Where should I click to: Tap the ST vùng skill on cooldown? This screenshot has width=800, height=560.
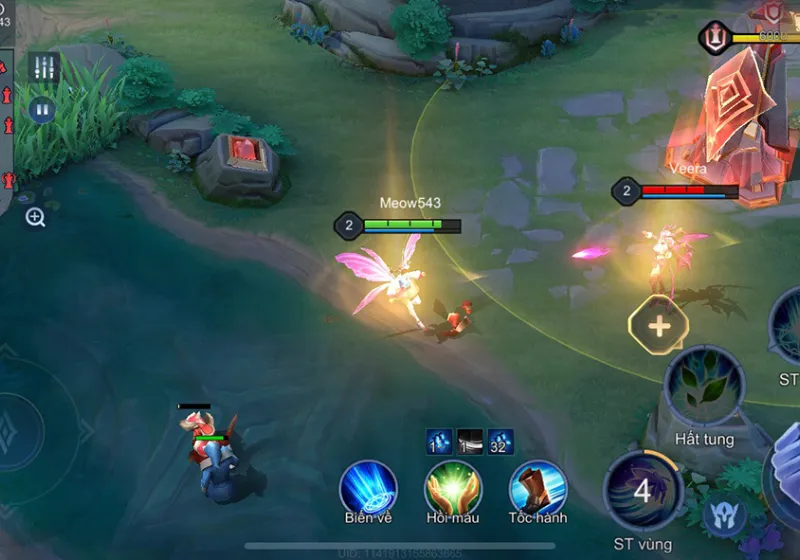pos(643,490)
